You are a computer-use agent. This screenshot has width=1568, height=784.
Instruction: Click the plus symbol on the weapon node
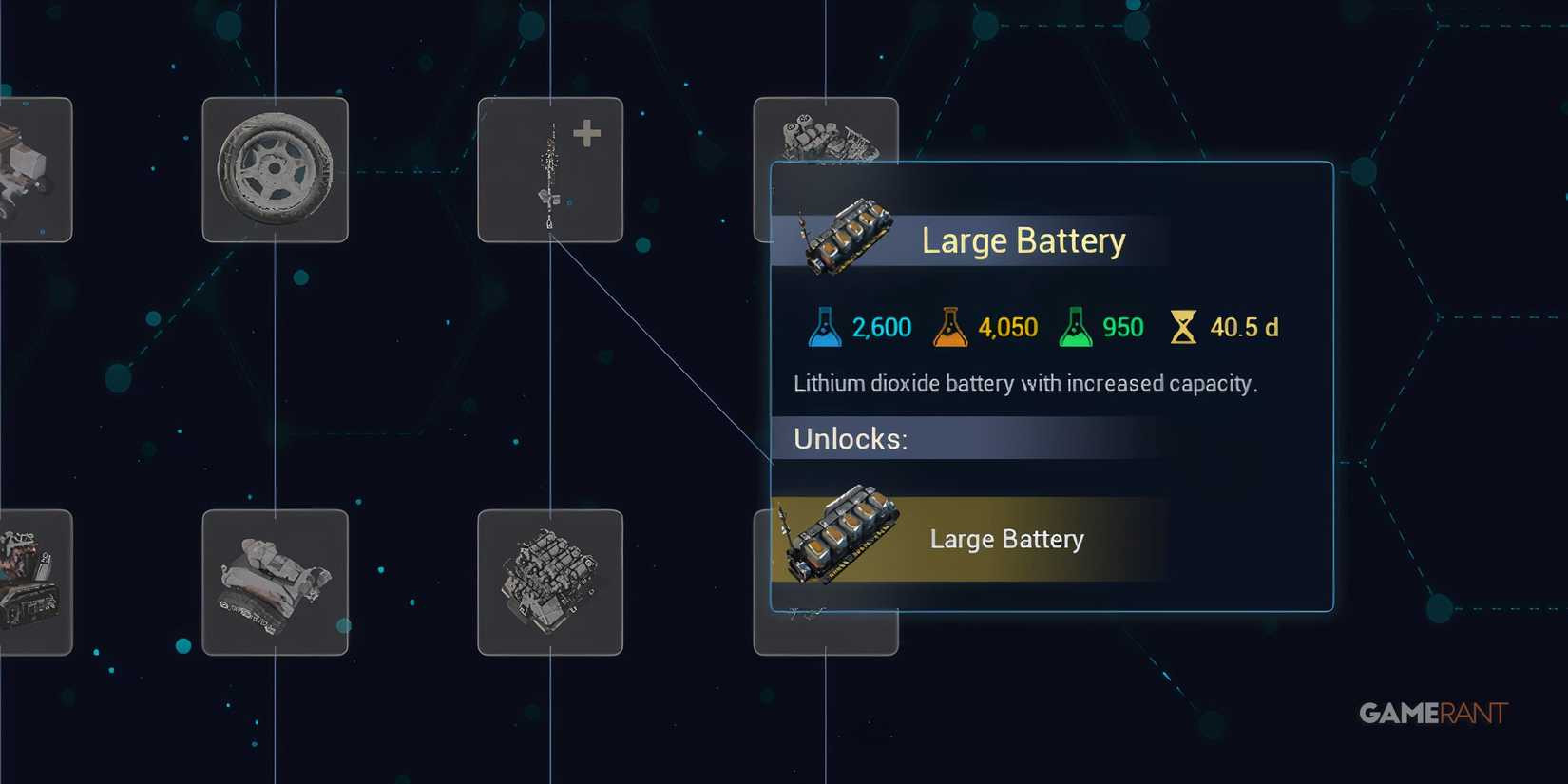tap(587, 133)
